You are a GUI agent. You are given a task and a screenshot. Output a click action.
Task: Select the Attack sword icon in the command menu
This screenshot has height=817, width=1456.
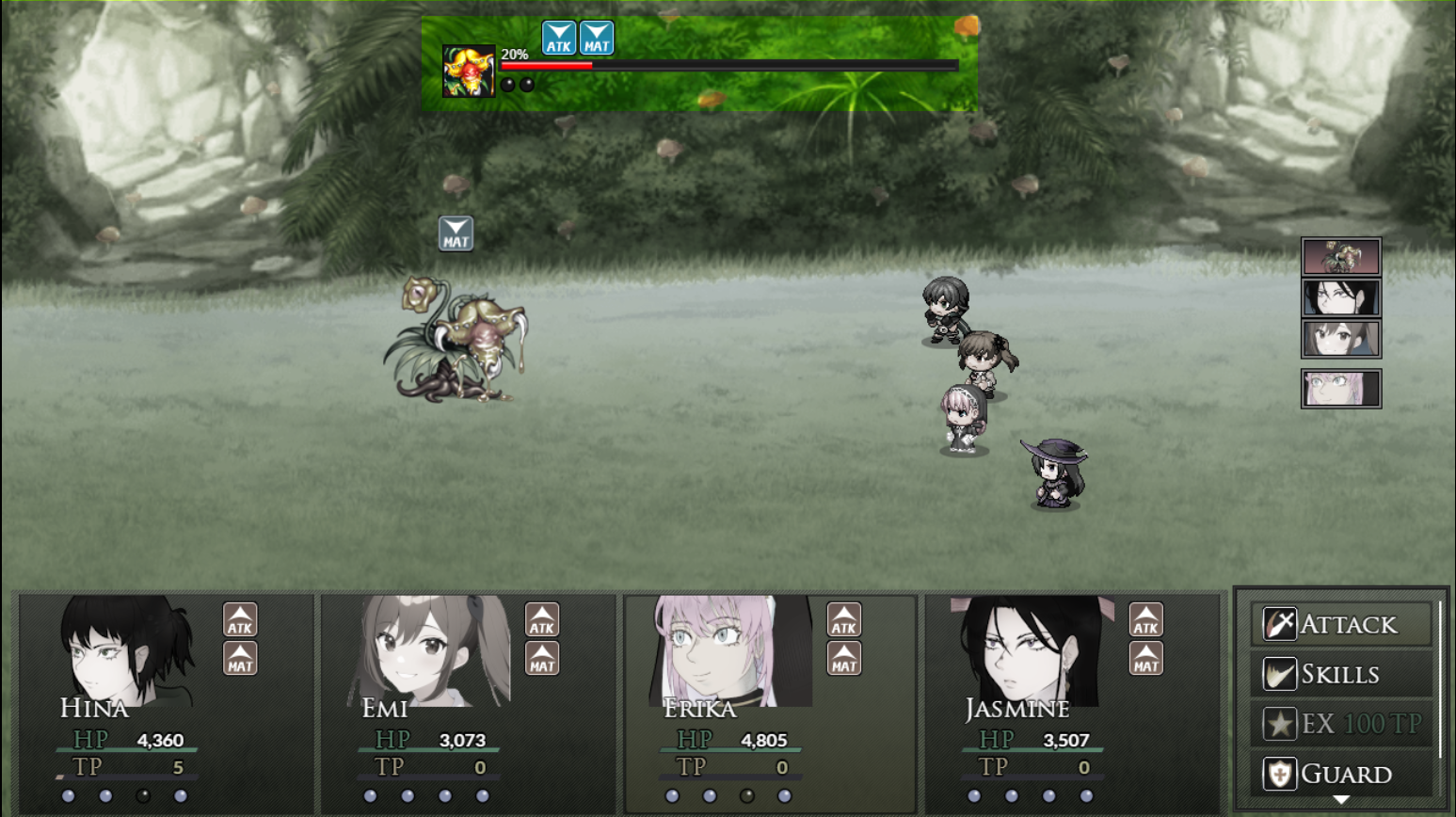click(x=1278, y=623)
